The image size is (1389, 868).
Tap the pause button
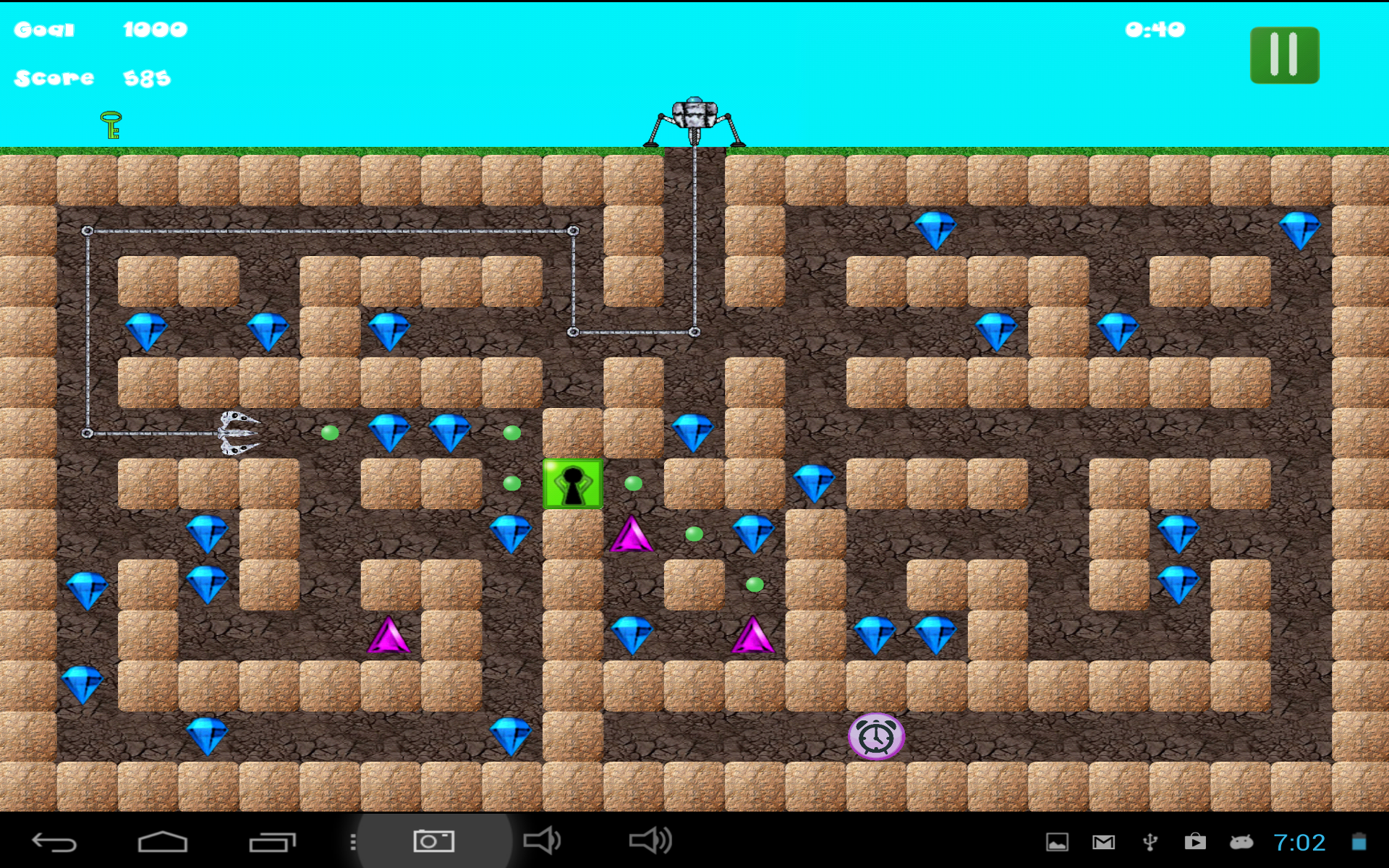[1284, 56]
